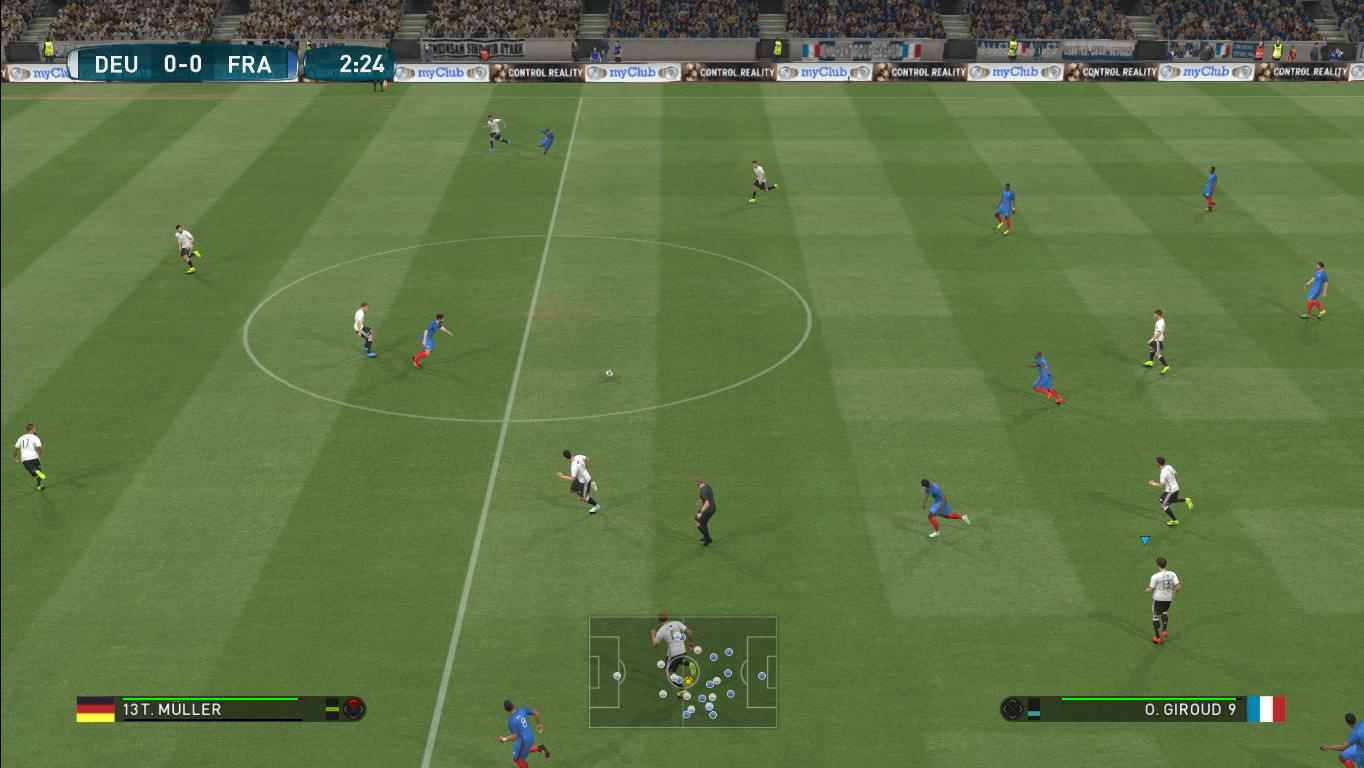
Task: Click the controller icon beside Giroud's plate
Action: pyautogui.click(x=1013, y=709)
